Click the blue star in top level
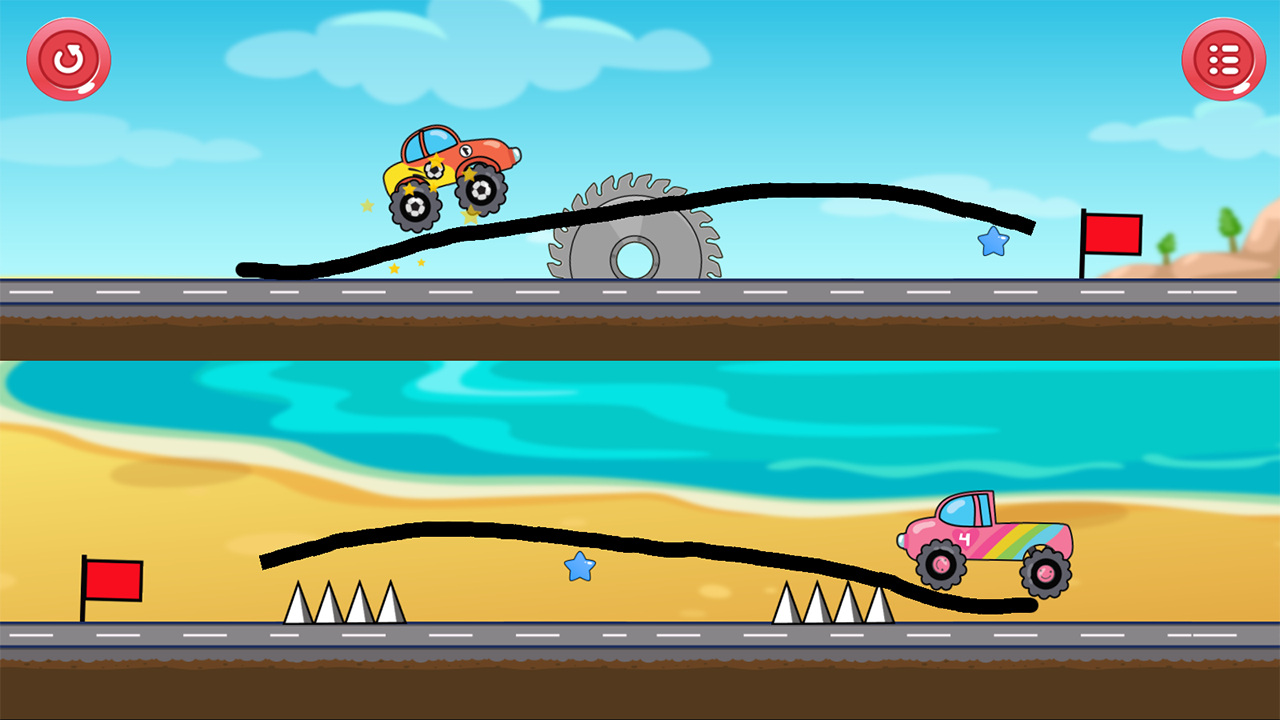Screen dimensions: 1280x720 [991, 241]
